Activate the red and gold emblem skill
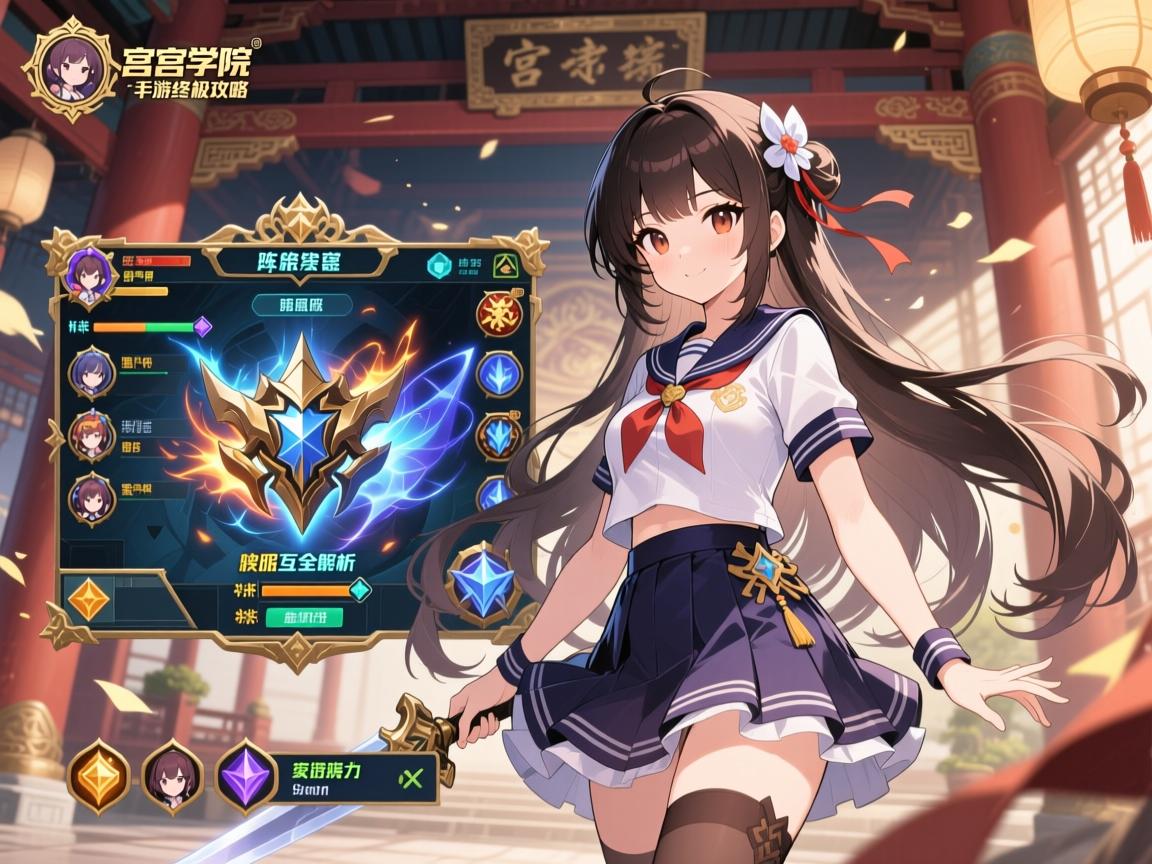 tap(497, 315)
